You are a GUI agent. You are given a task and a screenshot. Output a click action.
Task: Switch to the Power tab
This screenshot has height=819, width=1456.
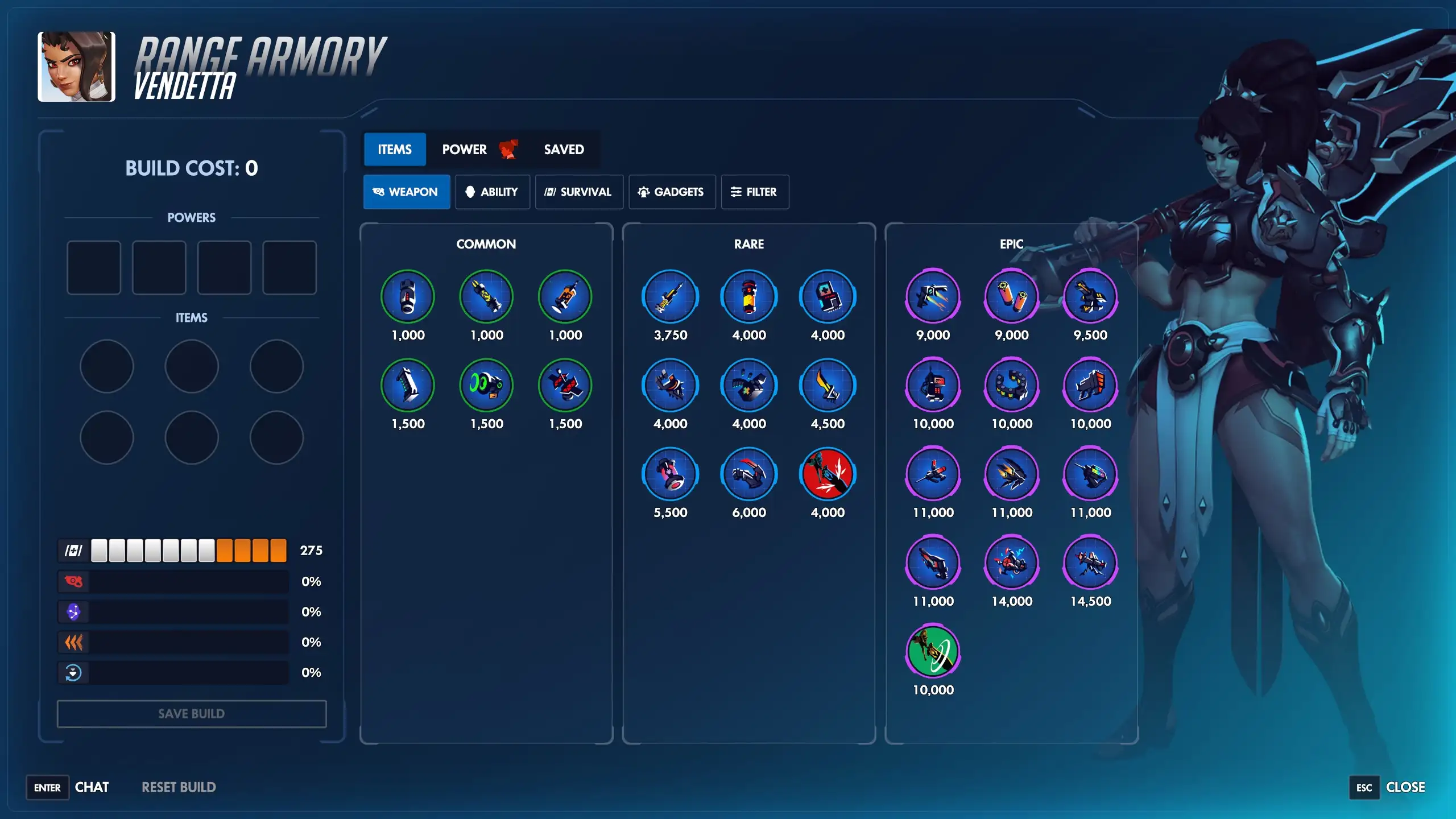tap(464, 149)
